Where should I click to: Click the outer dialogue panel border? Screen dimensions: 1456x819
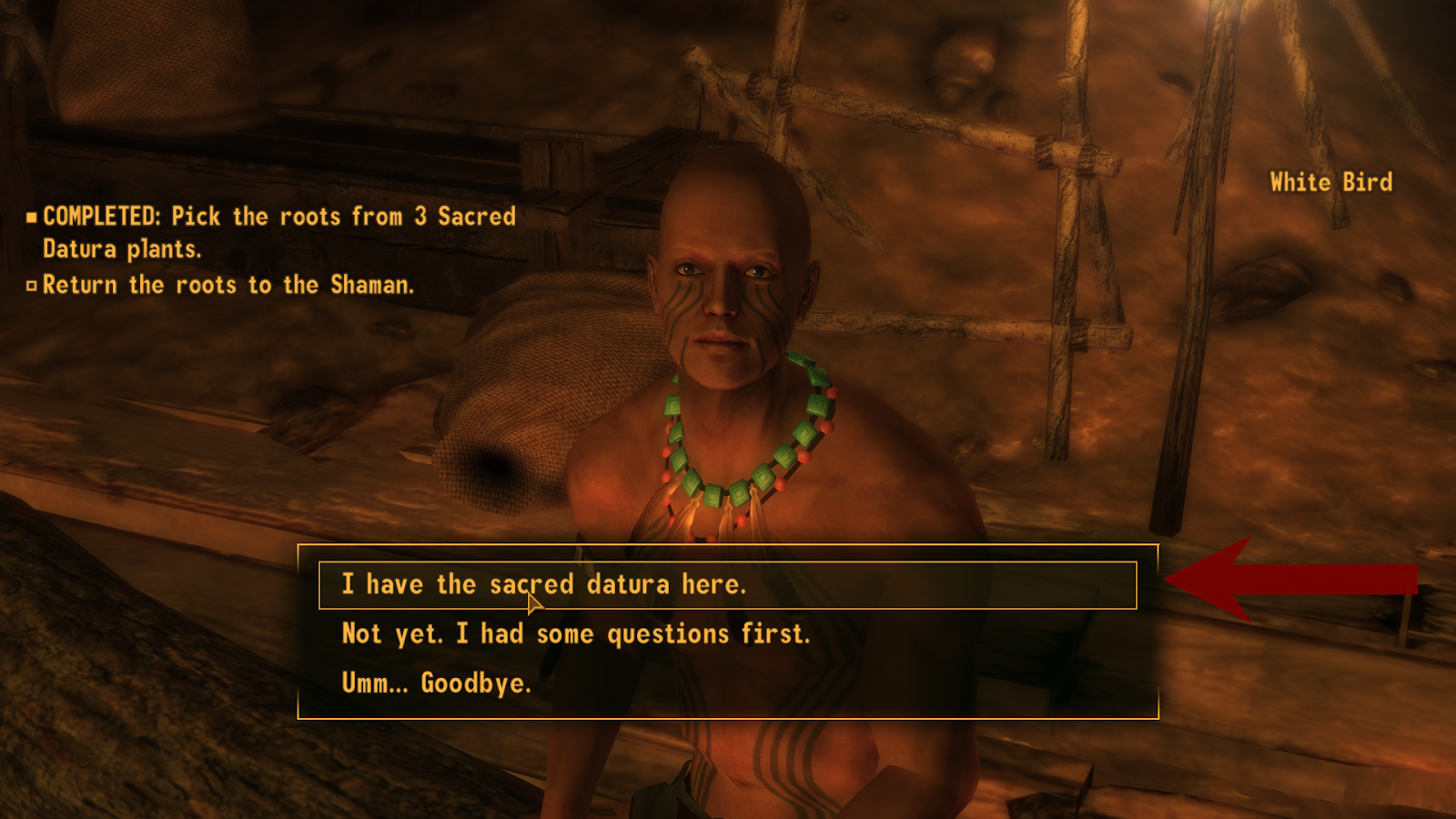(728, 547)
